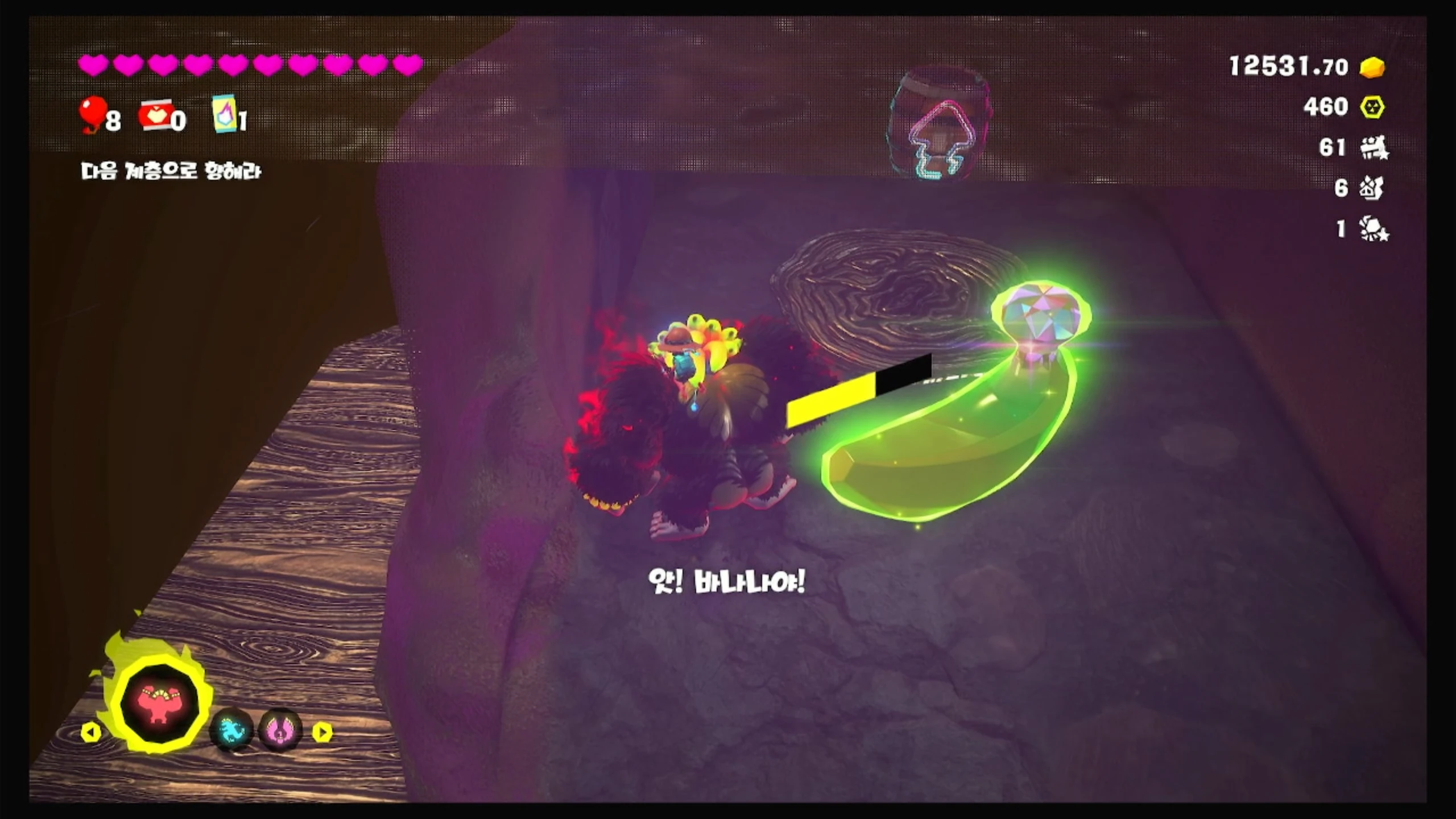Switch to the cyan Zebra Bananza icon
This screenshot has height=819, width=1456.
[x=231, y=731]
